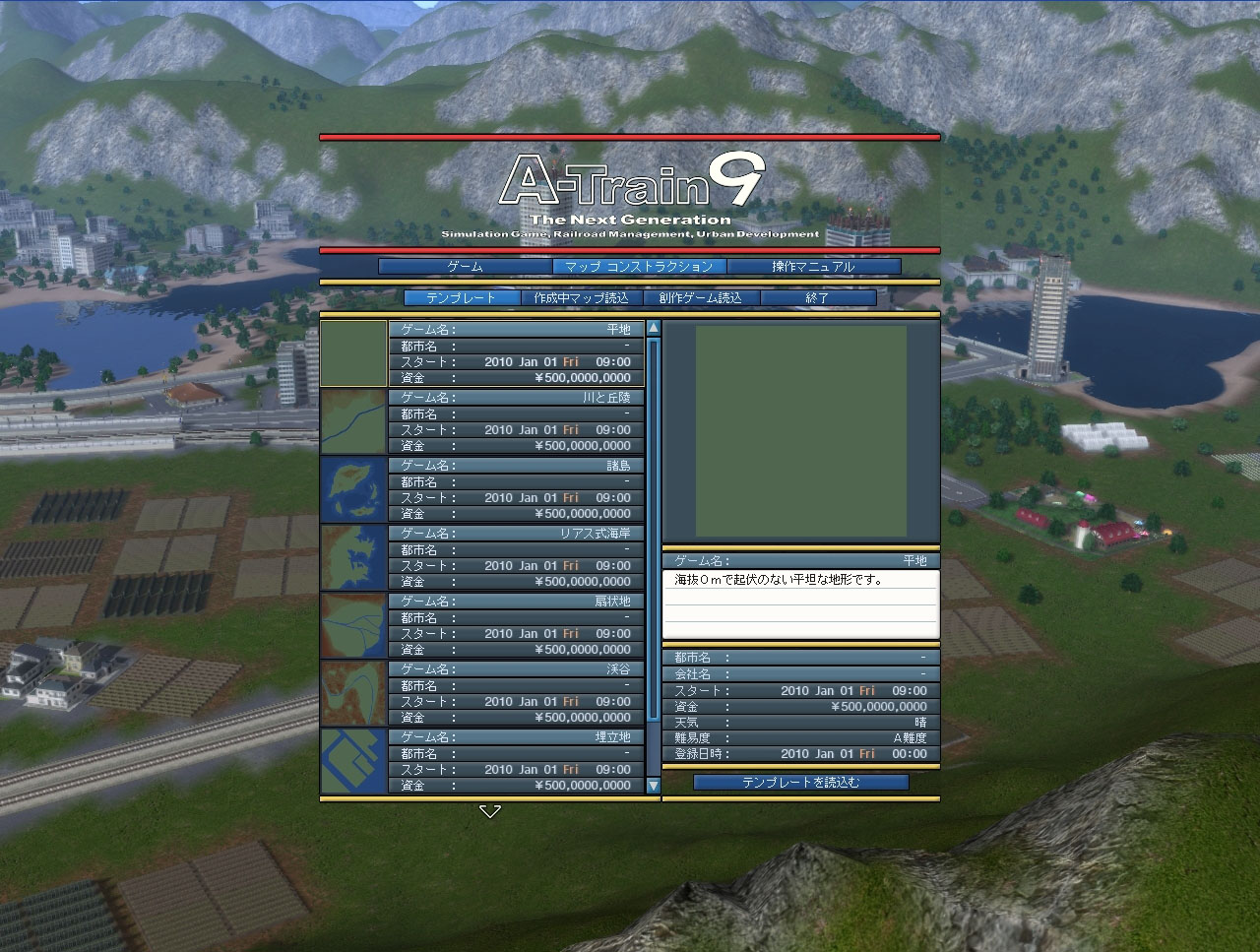Viewport: 1260px width, 952px height.
Task: Pick the 諸島 islands template
Action: [x=516, y=489]
